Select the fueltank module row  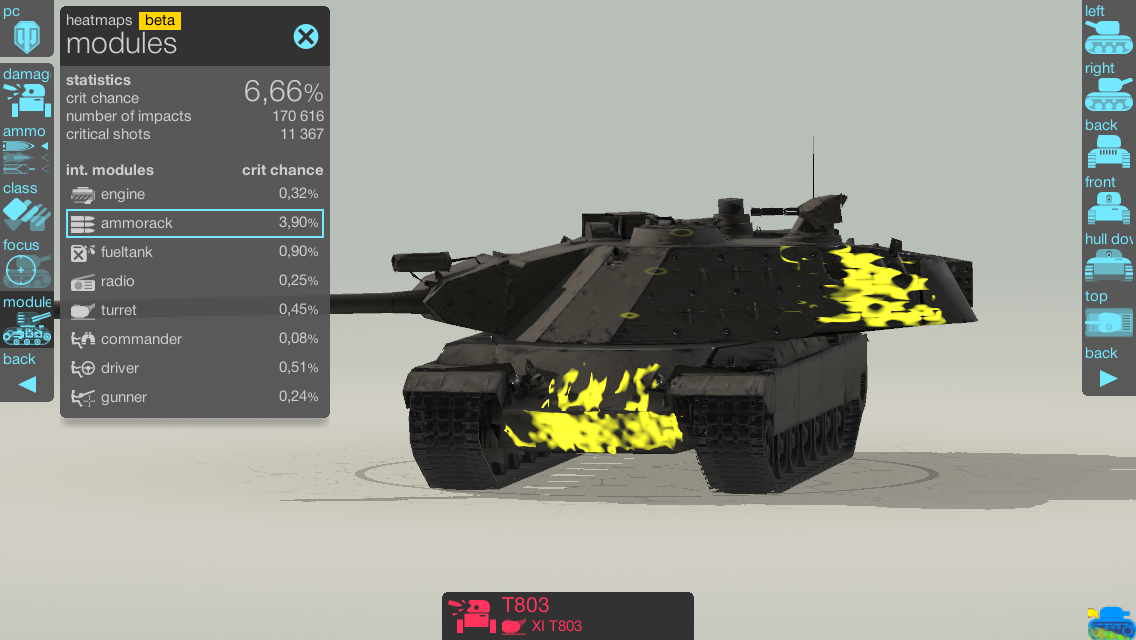[x=195, y=252]
